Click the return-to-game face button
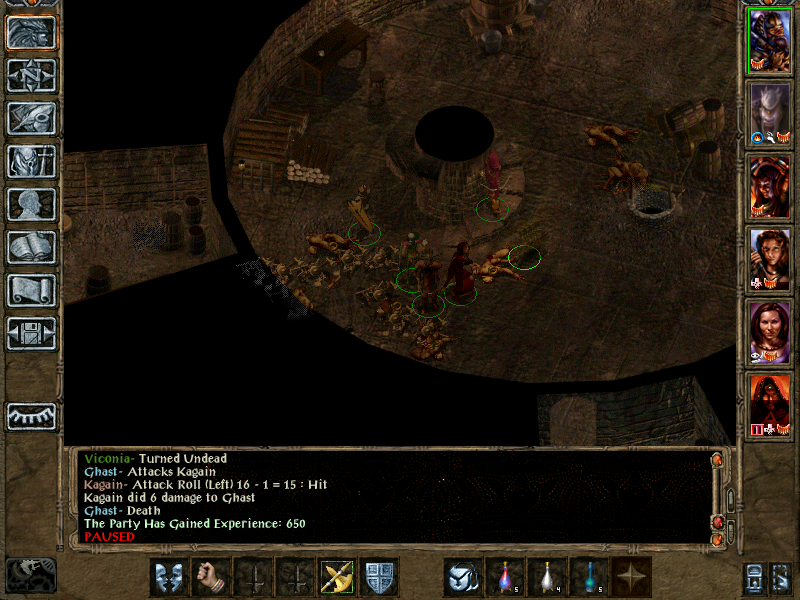Image resolution: width=800 pixels, height=600 pixels. [31, 33]
